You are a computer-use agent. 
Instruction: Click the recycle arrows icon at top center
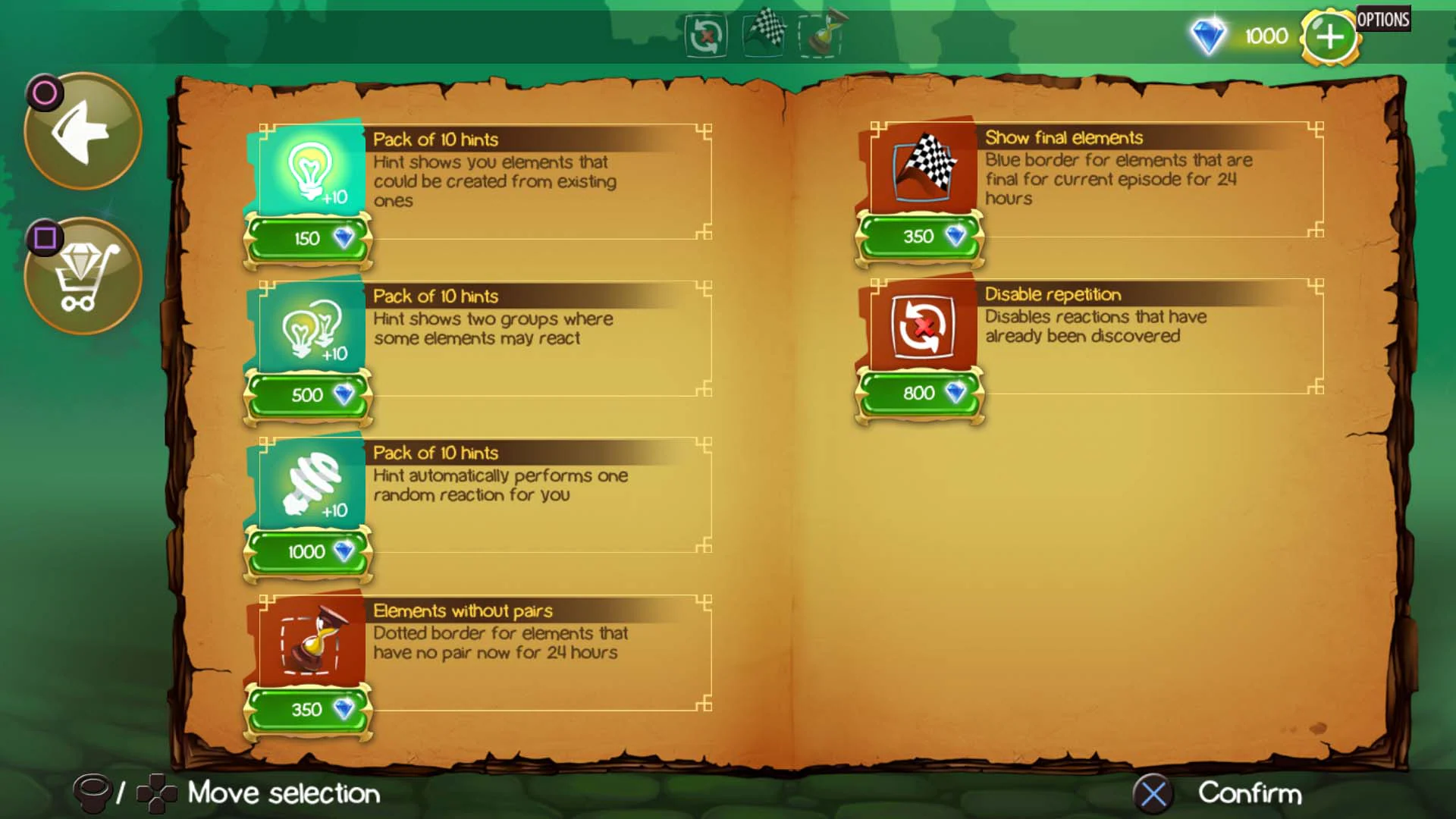[704, 36]
